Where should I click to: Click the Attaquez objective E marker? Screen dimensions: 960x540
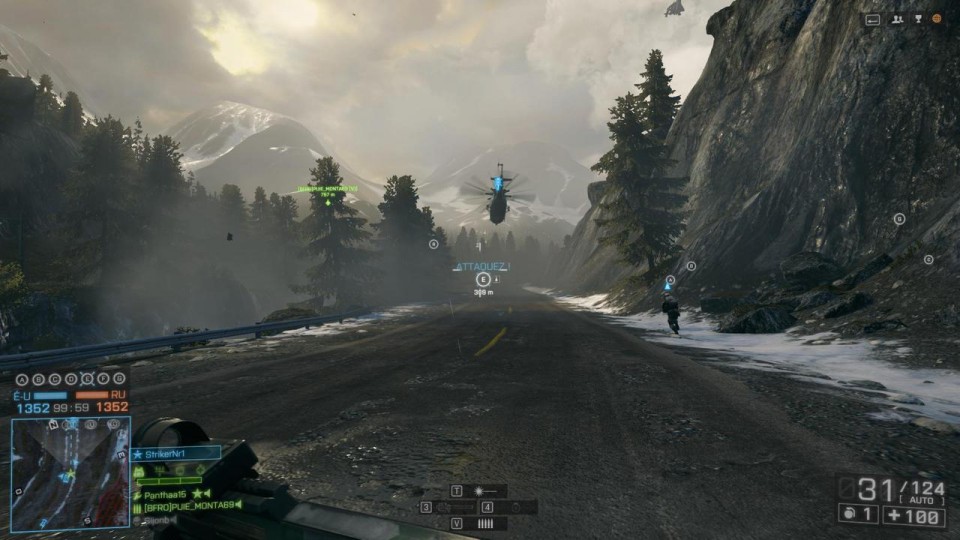point(483,279)
